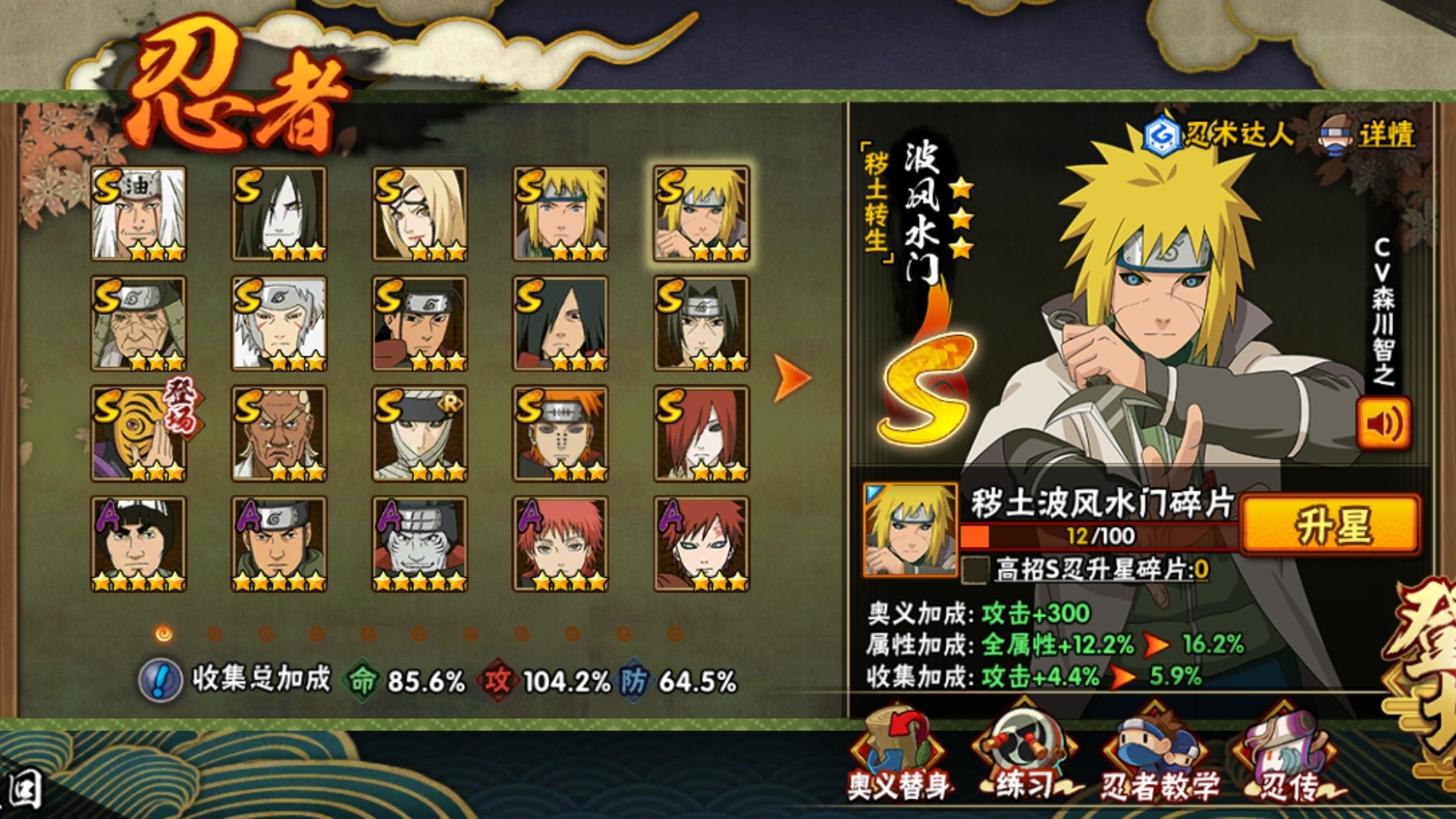Pick A-rank Gaara's portrait
The image size is (1456, 819).
[x=701, y=544]
